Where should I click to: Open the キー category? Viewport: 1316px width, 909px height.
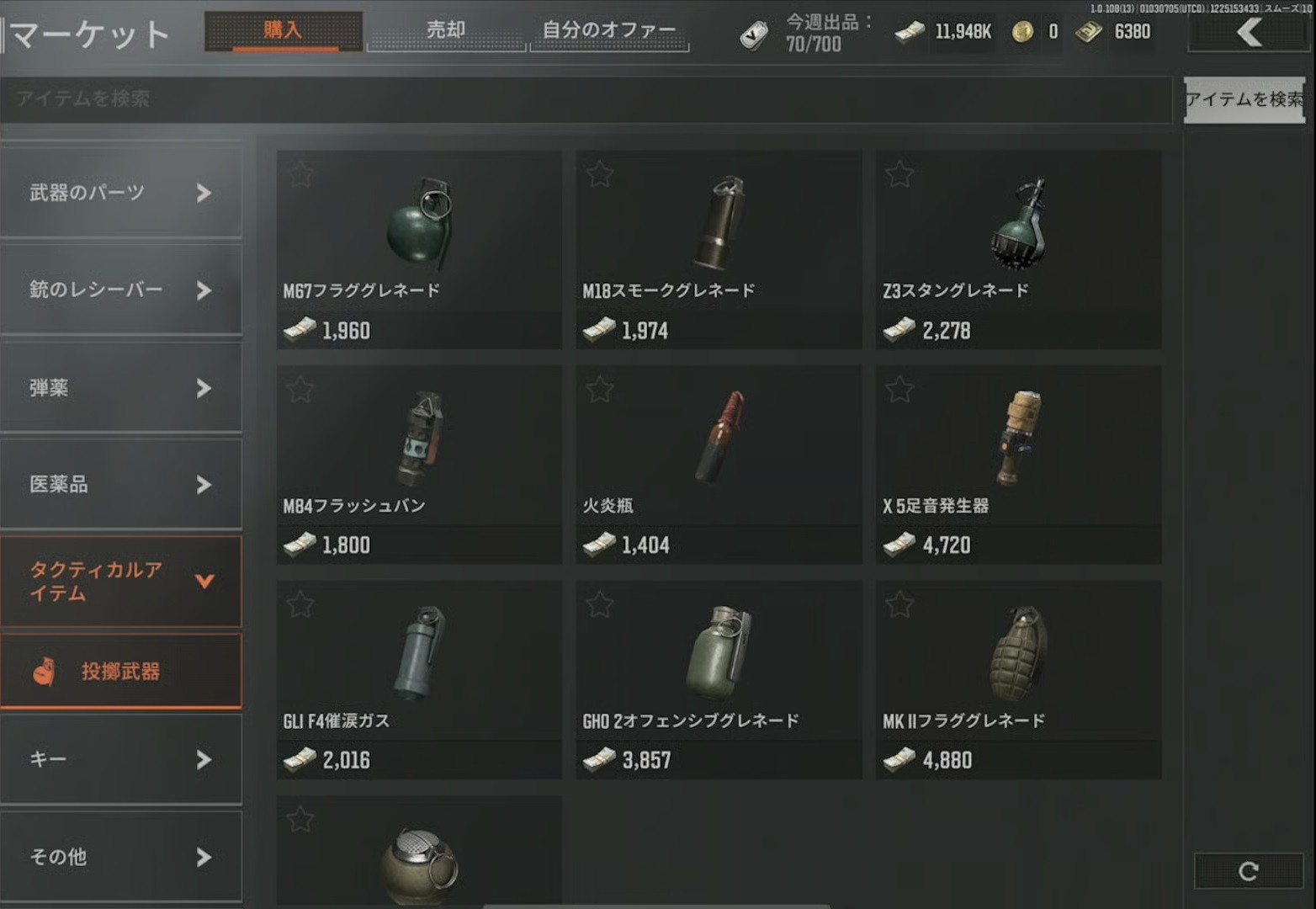tap(121, 760)
